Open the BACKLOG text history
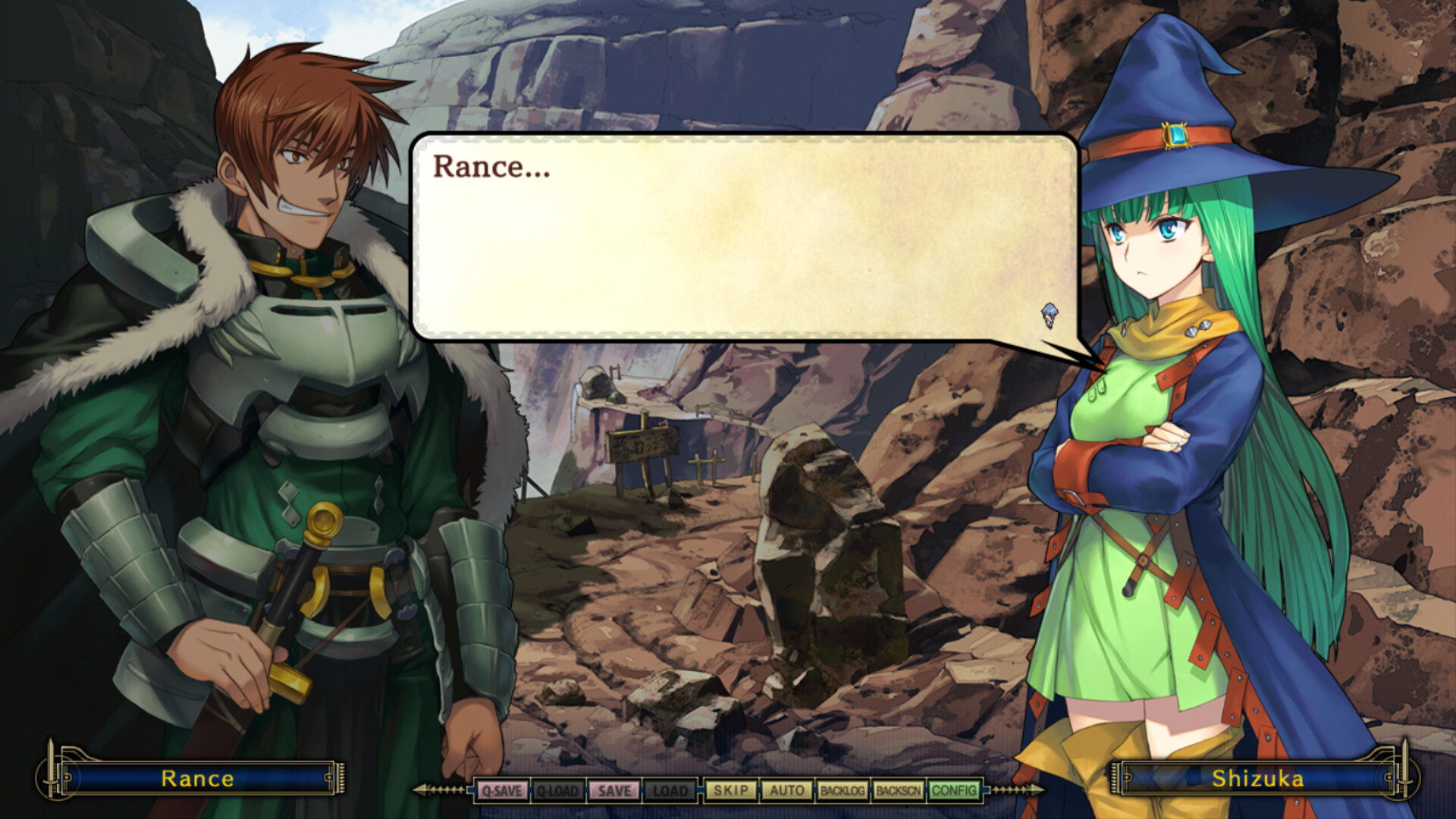 point(842,790)
